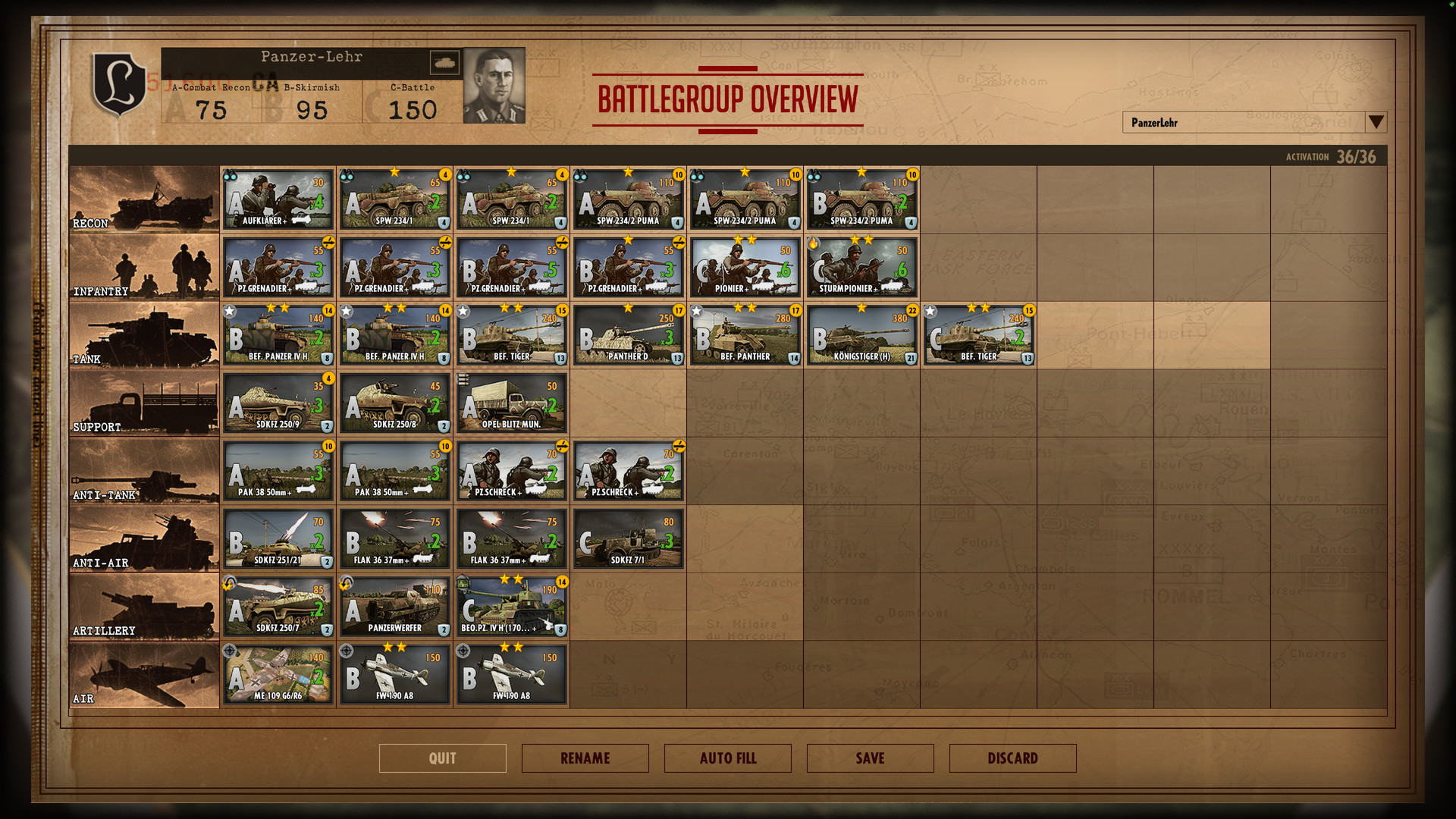Click the Support truck category icon

click(144, 402)
